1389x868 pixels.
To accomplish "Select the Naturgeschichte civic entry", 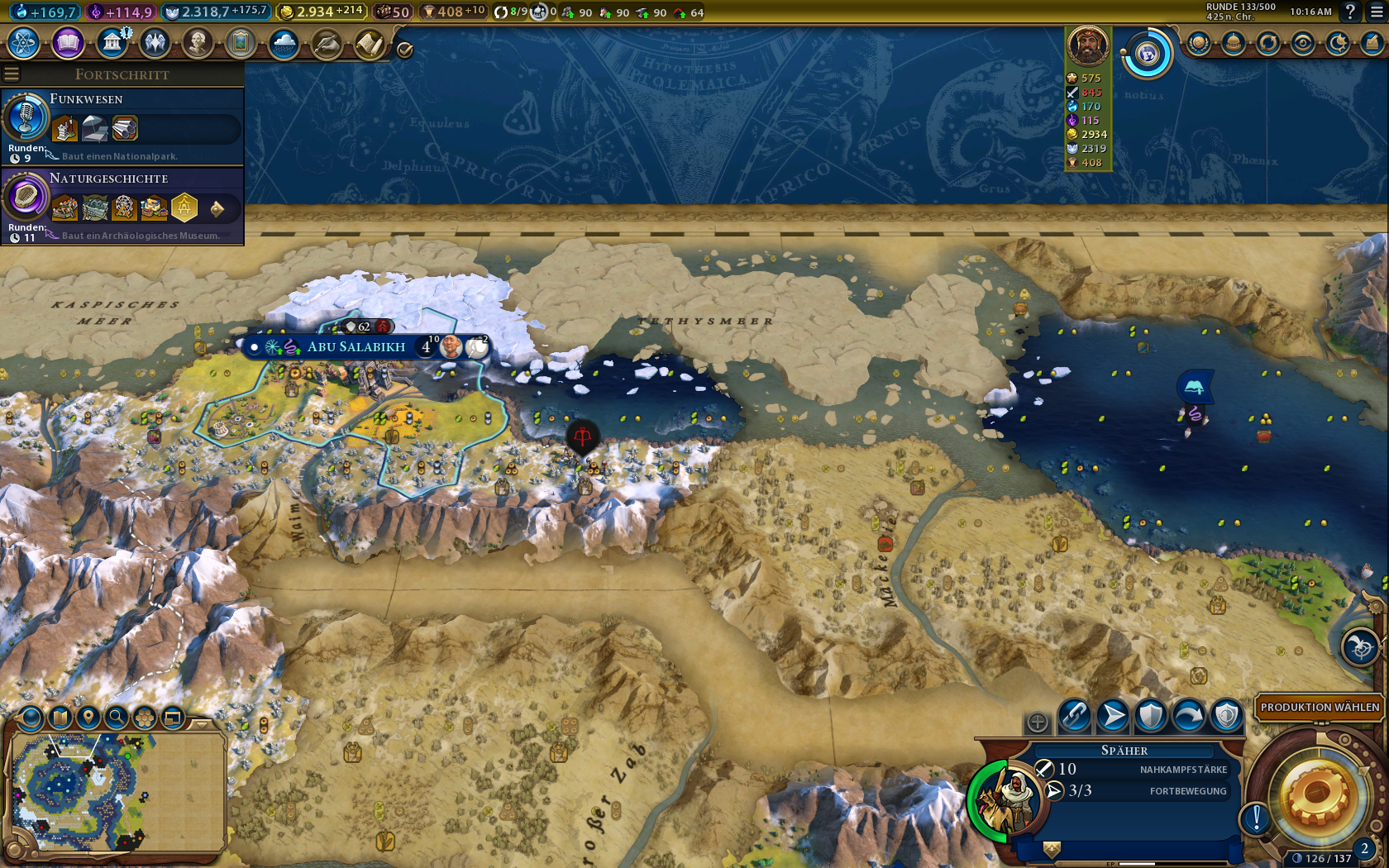I will (122, 205).
